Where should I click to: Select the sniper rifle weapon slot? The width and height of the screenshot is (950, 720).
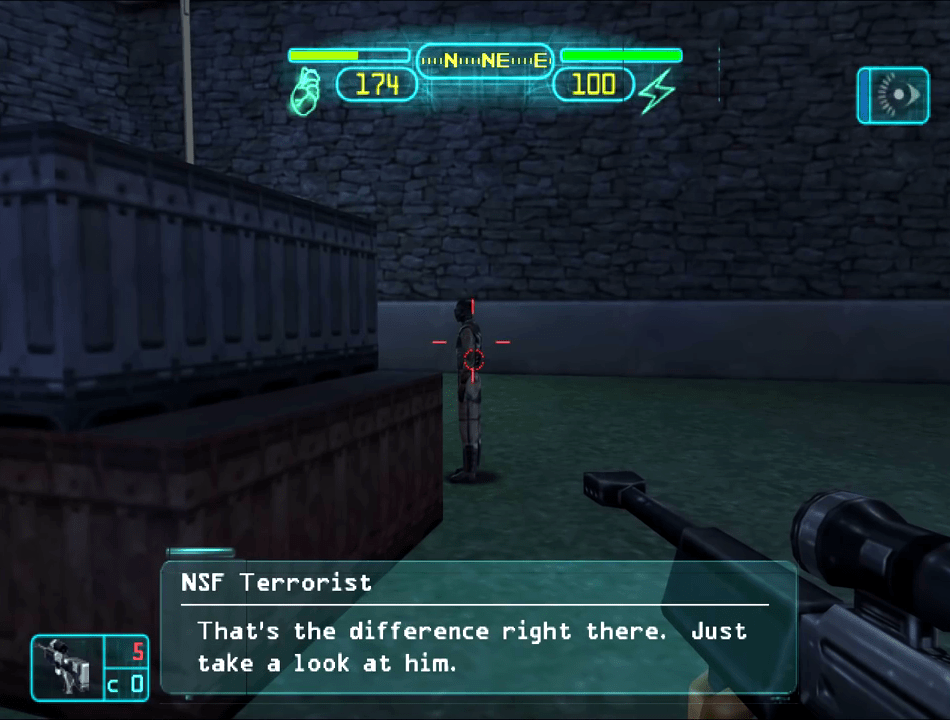click(x=67, y=667)
